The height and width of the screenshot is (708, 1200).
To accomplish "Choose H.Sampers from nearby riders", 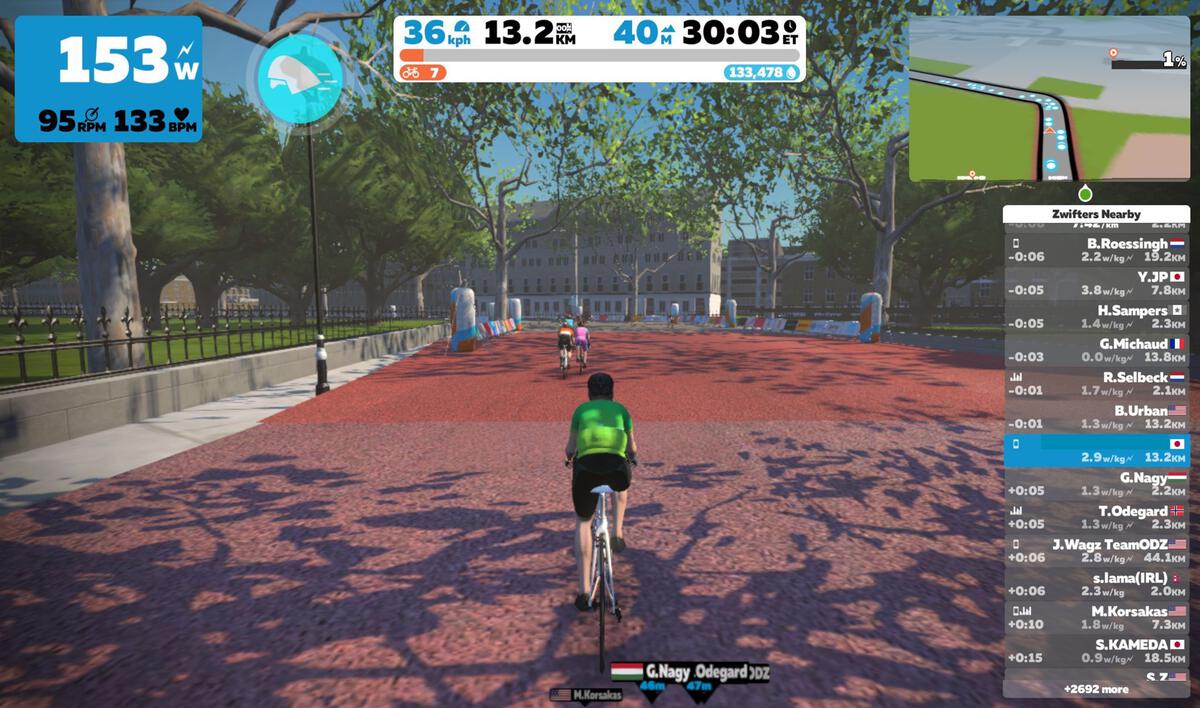I will [1097, 317].
